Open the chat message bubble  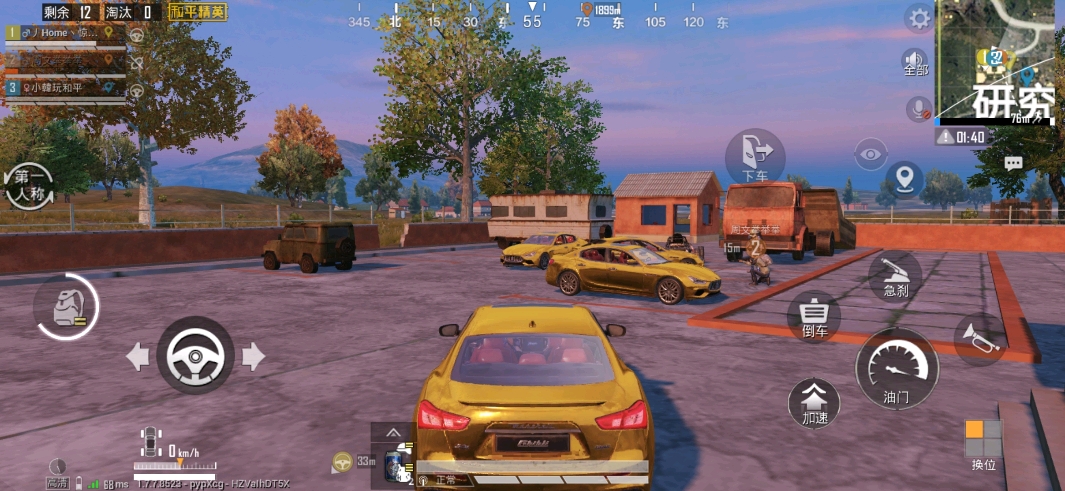[1013, 163]
